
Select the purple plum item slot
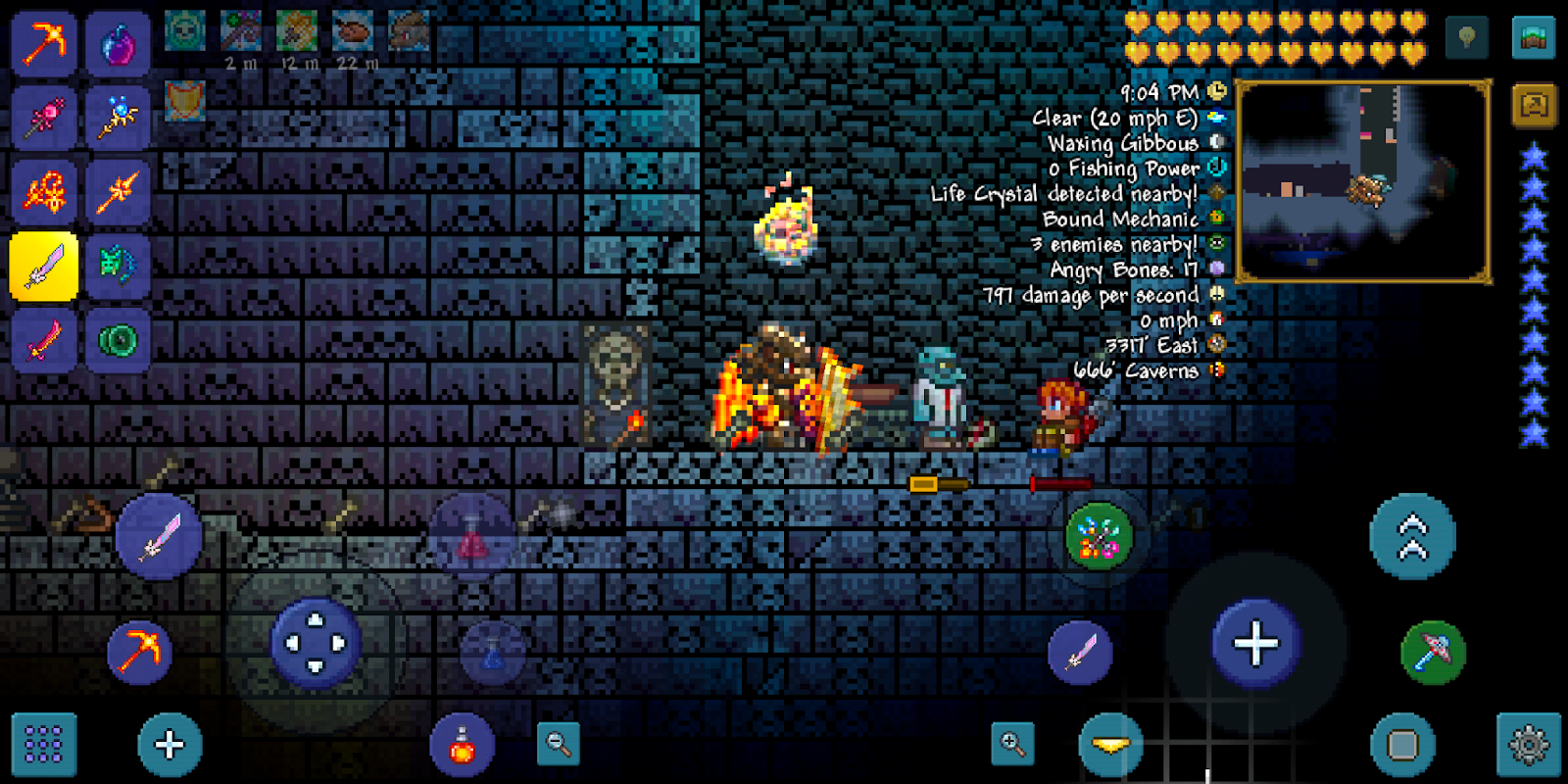118,44
